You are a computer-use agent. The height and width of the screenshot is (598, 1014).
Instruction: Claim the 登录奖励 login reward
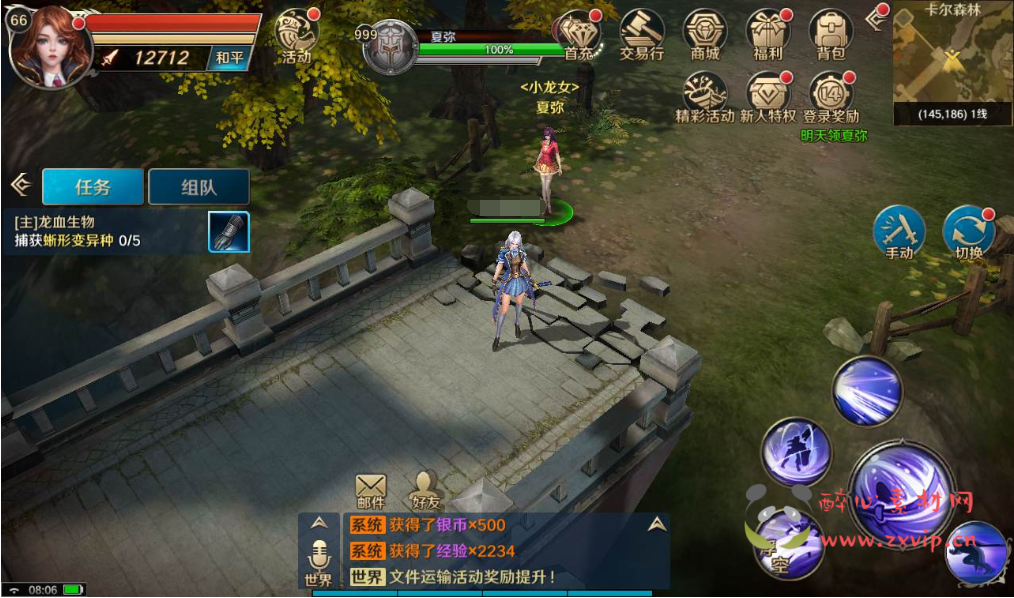pyautogui.click(x=831, y=97)
